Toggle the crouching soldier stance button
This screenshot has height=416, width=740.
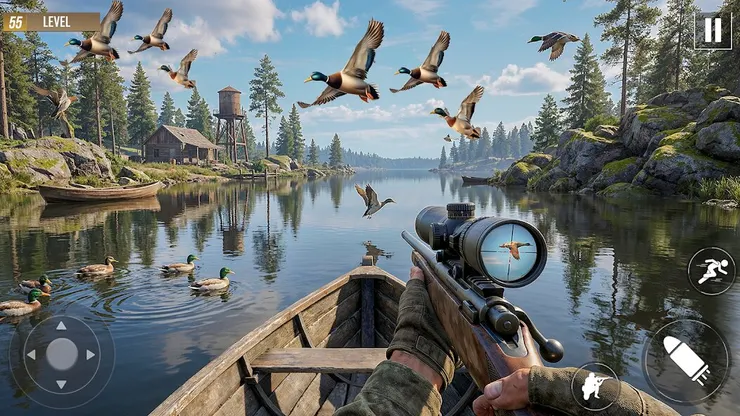[x=595, y=386]
